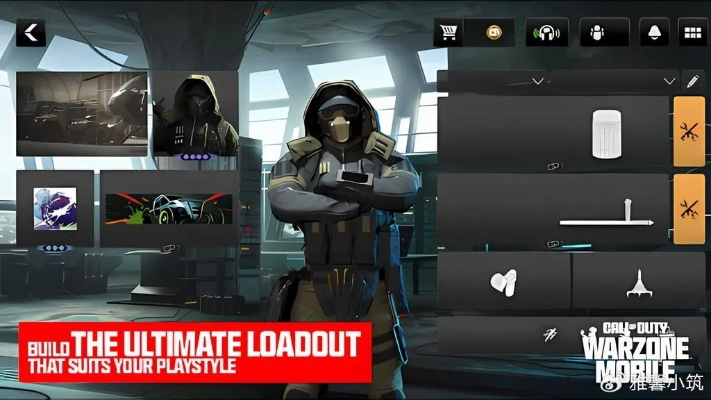Show notifications via the bell icon

pos(655,33)
